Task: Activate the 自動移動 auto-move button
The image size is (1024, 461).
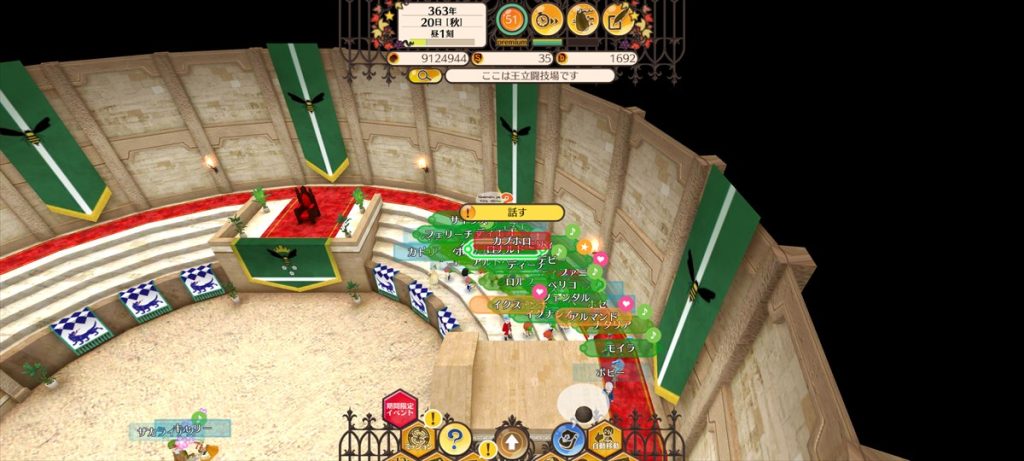Action: point(604,438)
